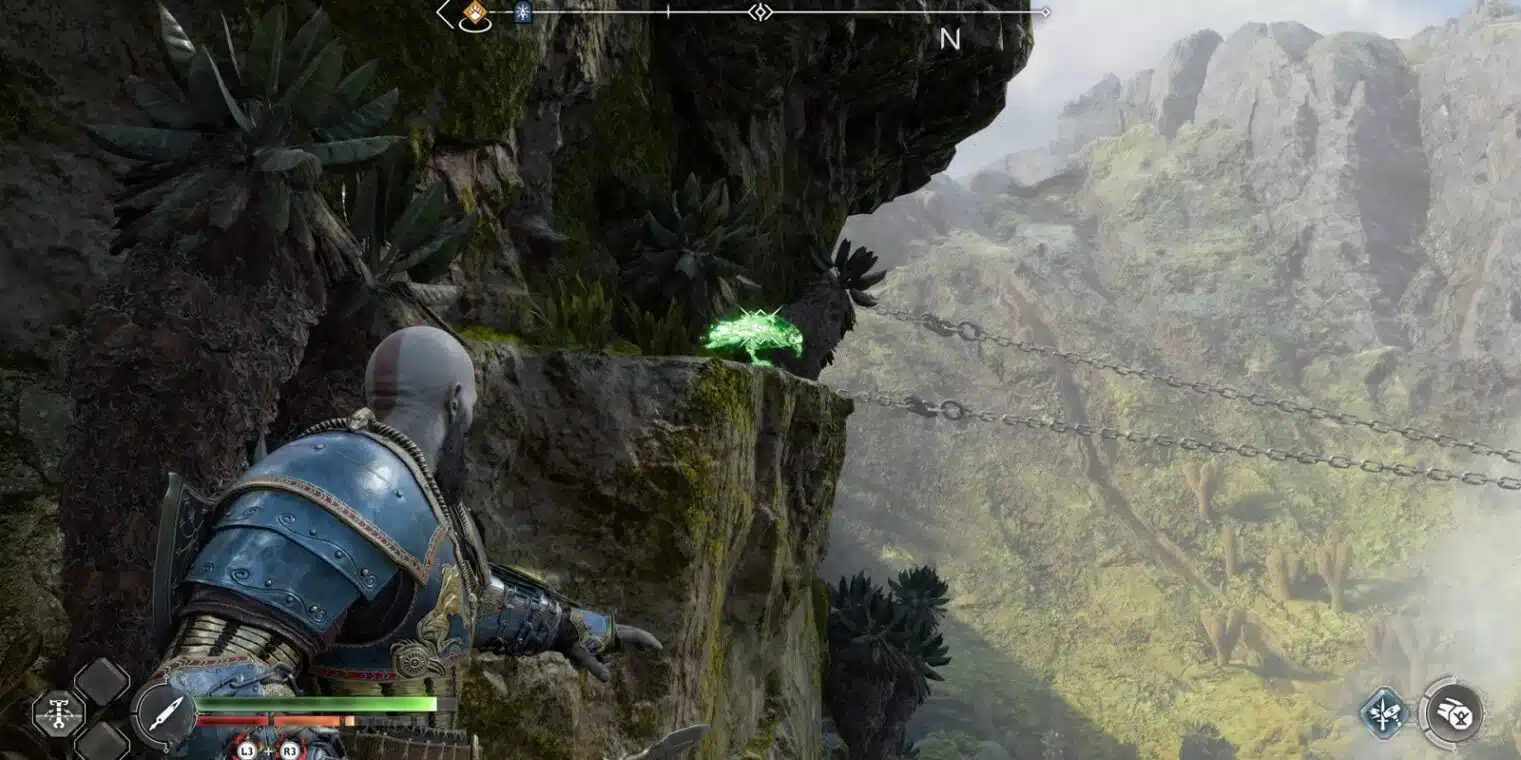The image size is (1521, 760).
Task: Click the blue snowflake compass marker
Action: coord(522,13)
